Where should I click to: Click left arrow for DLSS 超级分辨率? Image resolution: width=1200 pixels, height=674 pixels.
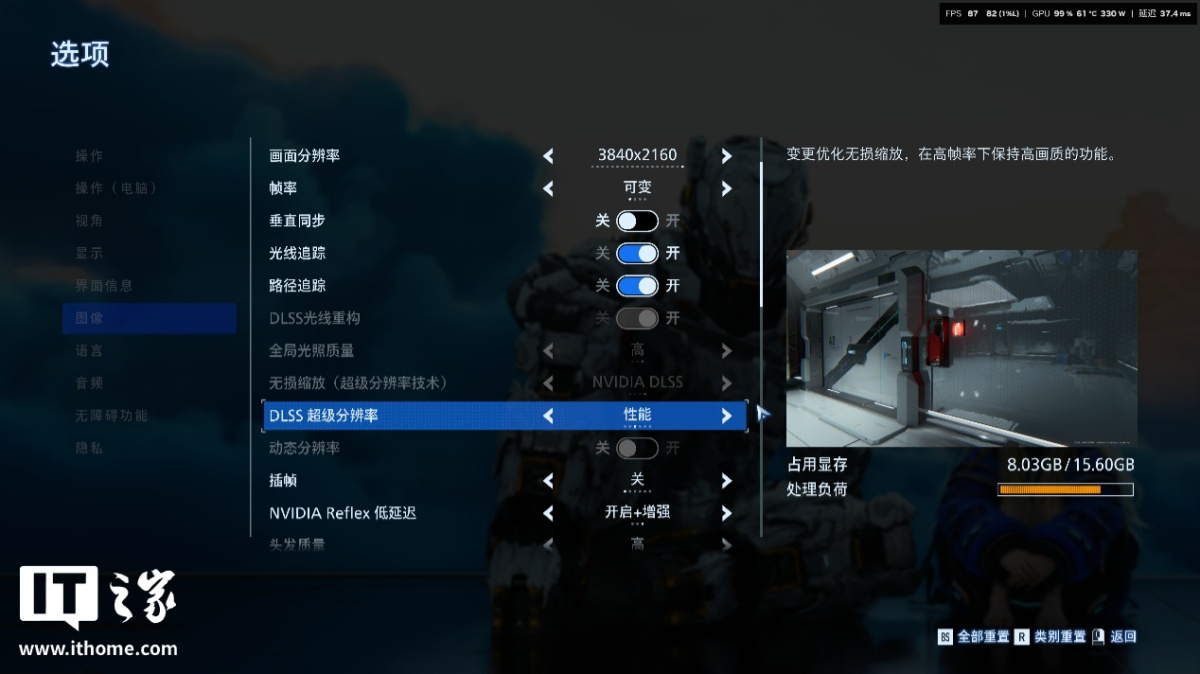point(548,416)
